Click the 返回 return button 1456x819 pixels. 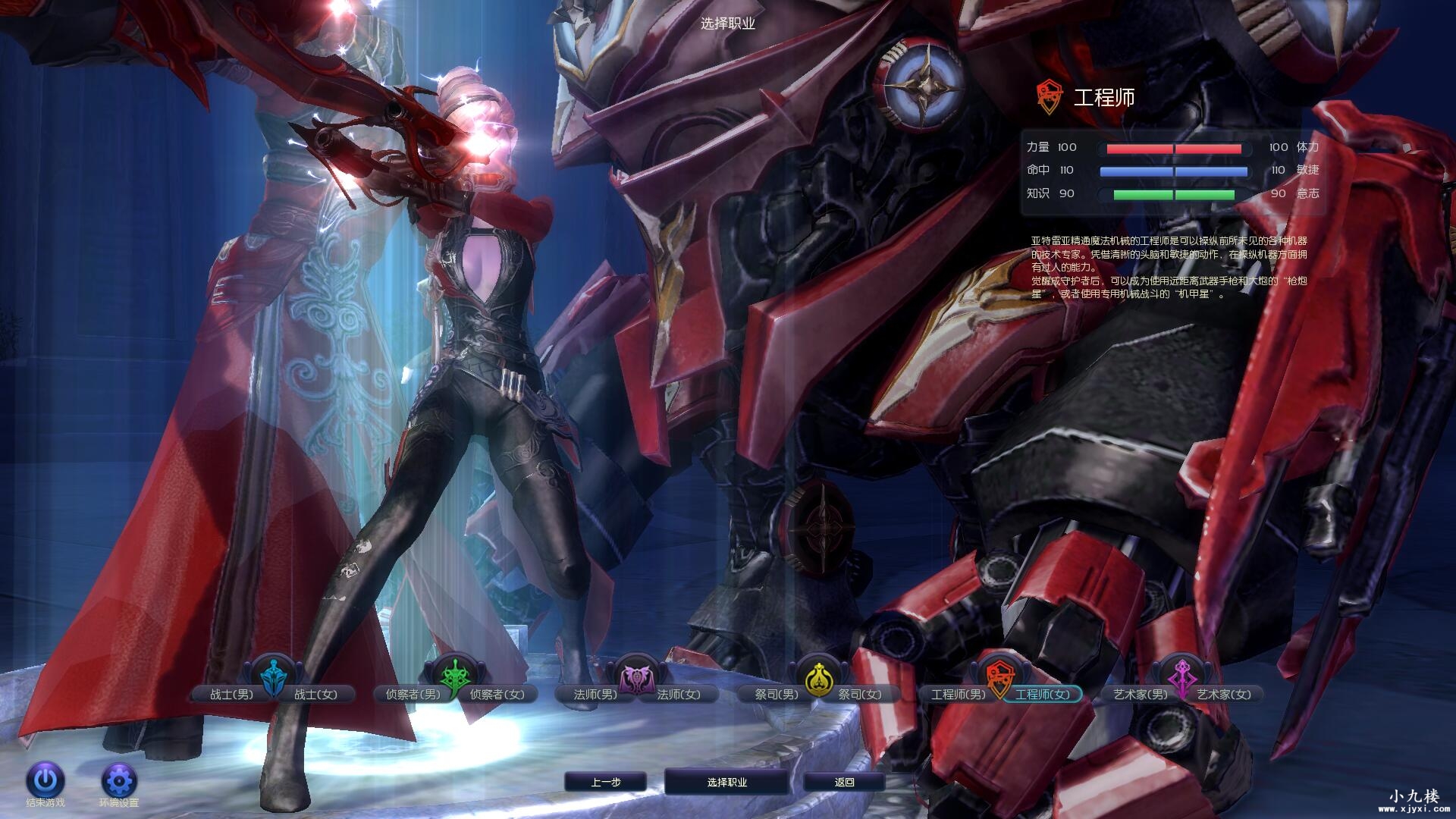pyautogui.click(x=844, y=782)
